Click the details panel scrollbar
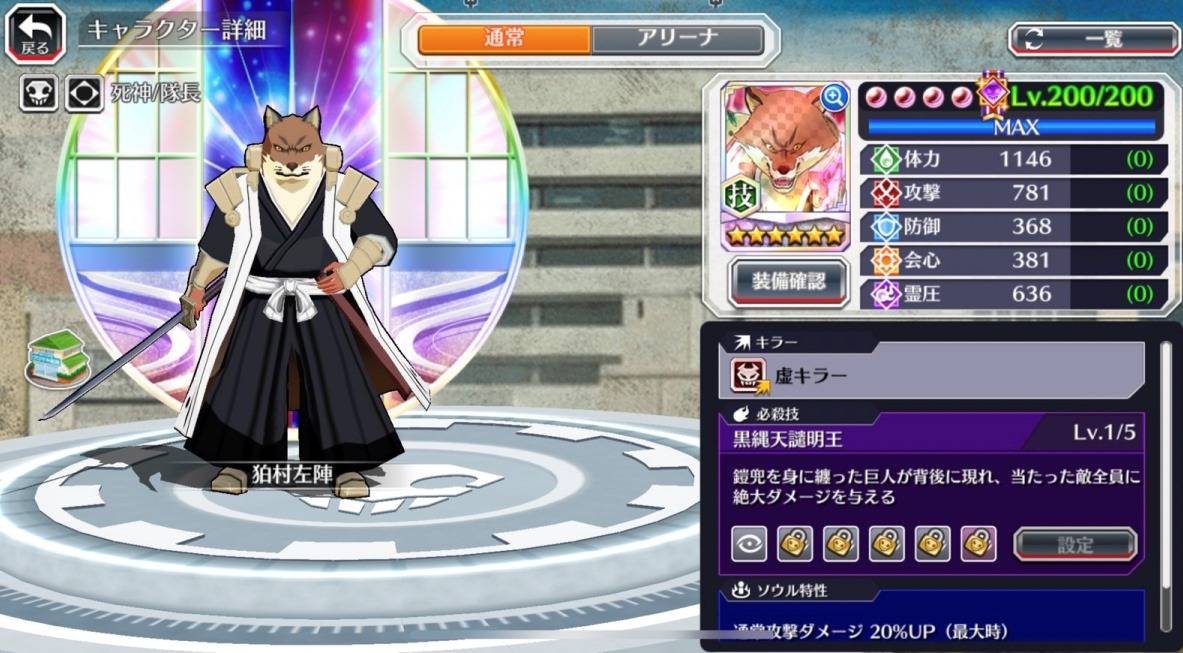The image size is (1183, 653). click(x=1165, y=480)
